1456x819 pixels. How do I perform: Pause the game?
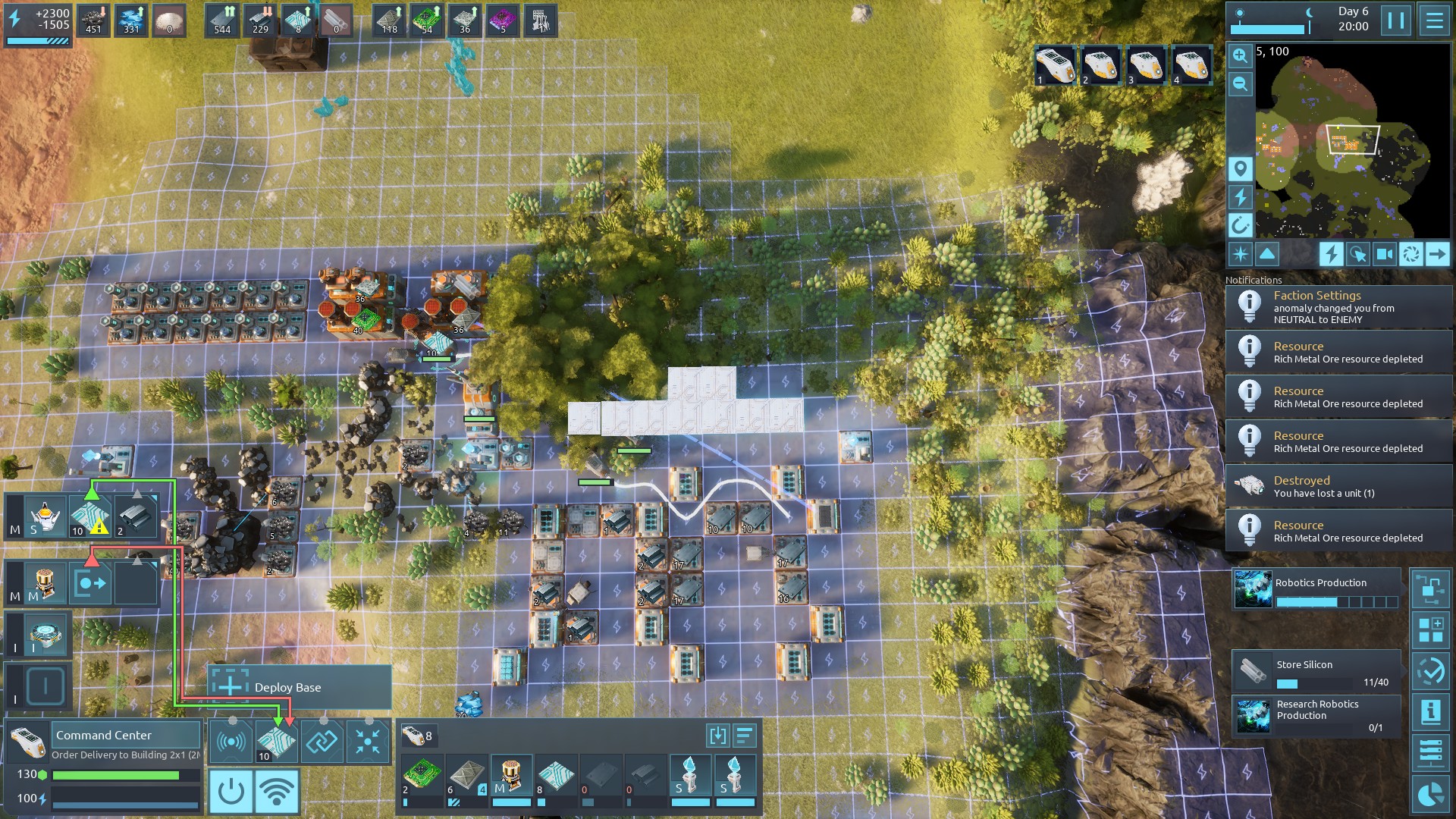[x=1396, y=20]
